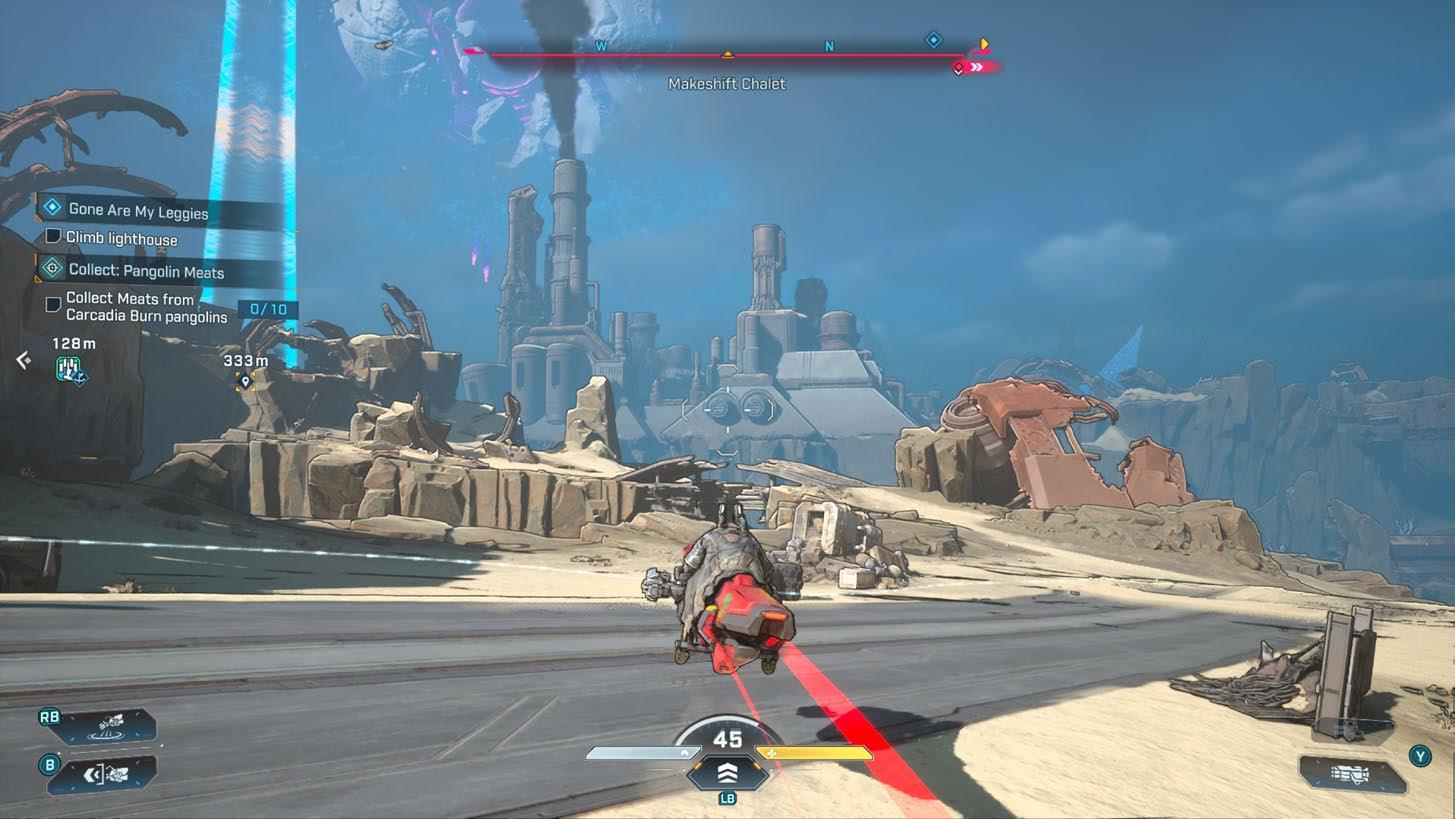Tick the Climb lighthouse objective checkbox
The height and width of the screenshot is (819, 1455).
coord(54,237)
